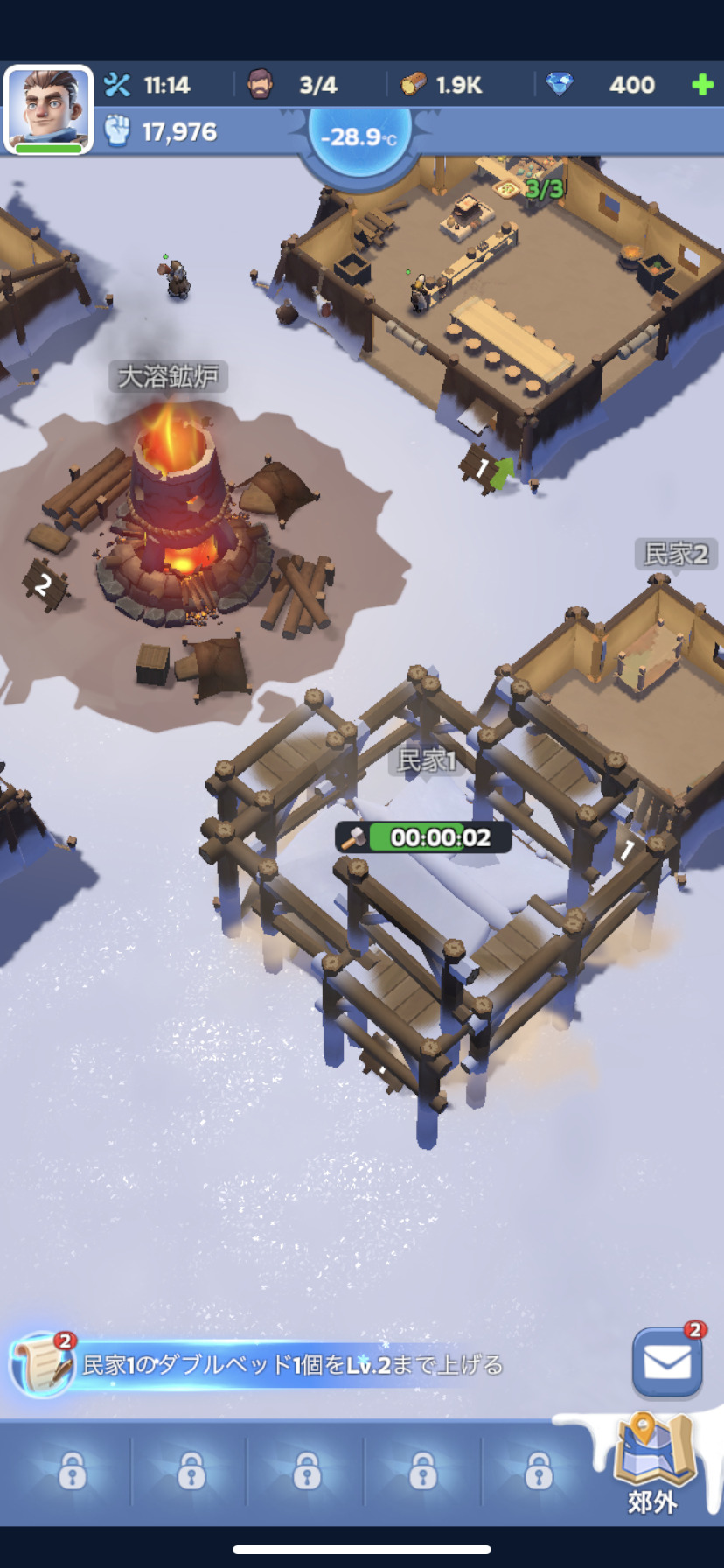Image resolution: width=724 pixels, height=1568 pixels.
Task: Select the quest scroll mission tracker
Action: [40, 1364]
